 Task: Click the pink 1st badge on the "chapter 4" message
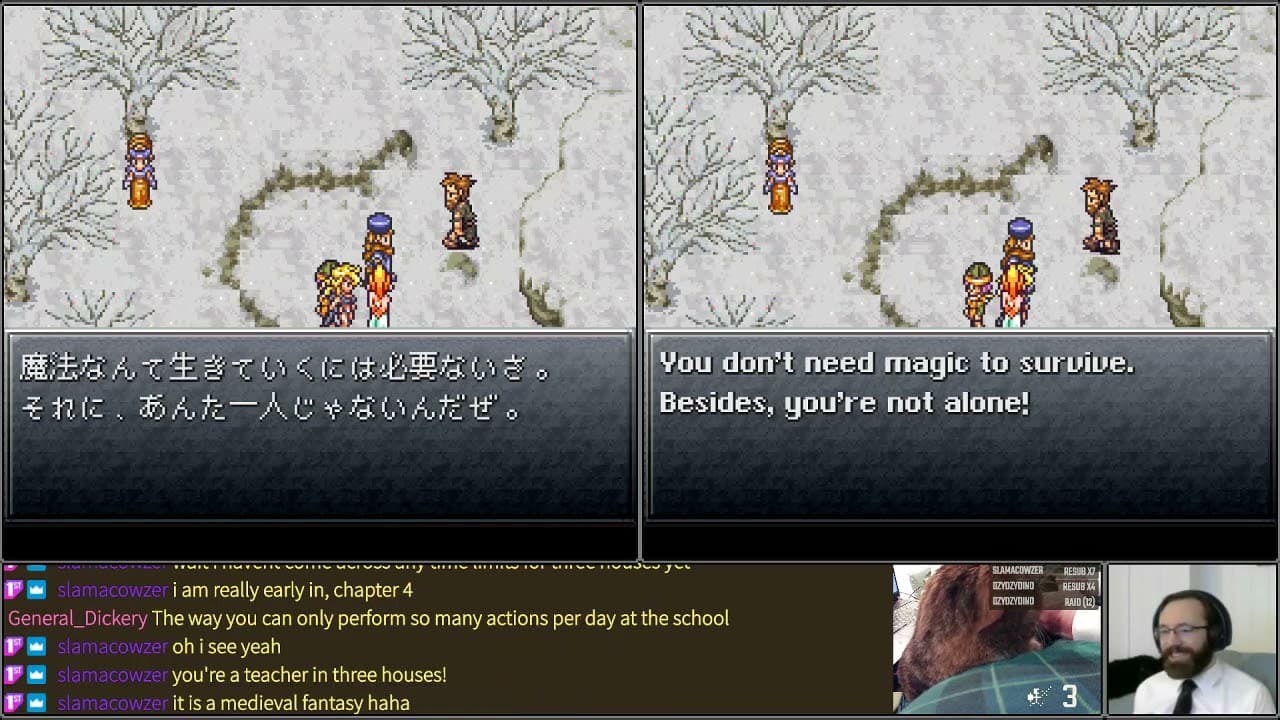(x=14, y=590)
